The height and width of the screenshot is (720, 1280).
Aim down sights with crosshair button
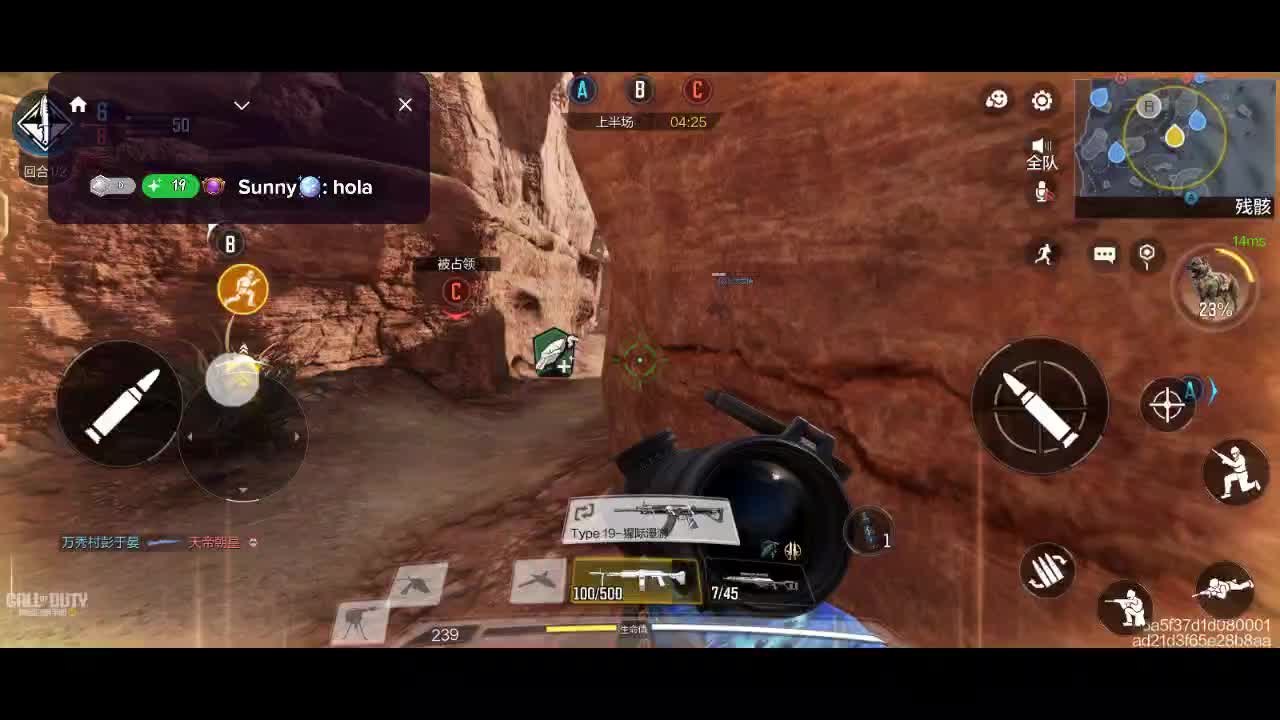[1167, 405]
